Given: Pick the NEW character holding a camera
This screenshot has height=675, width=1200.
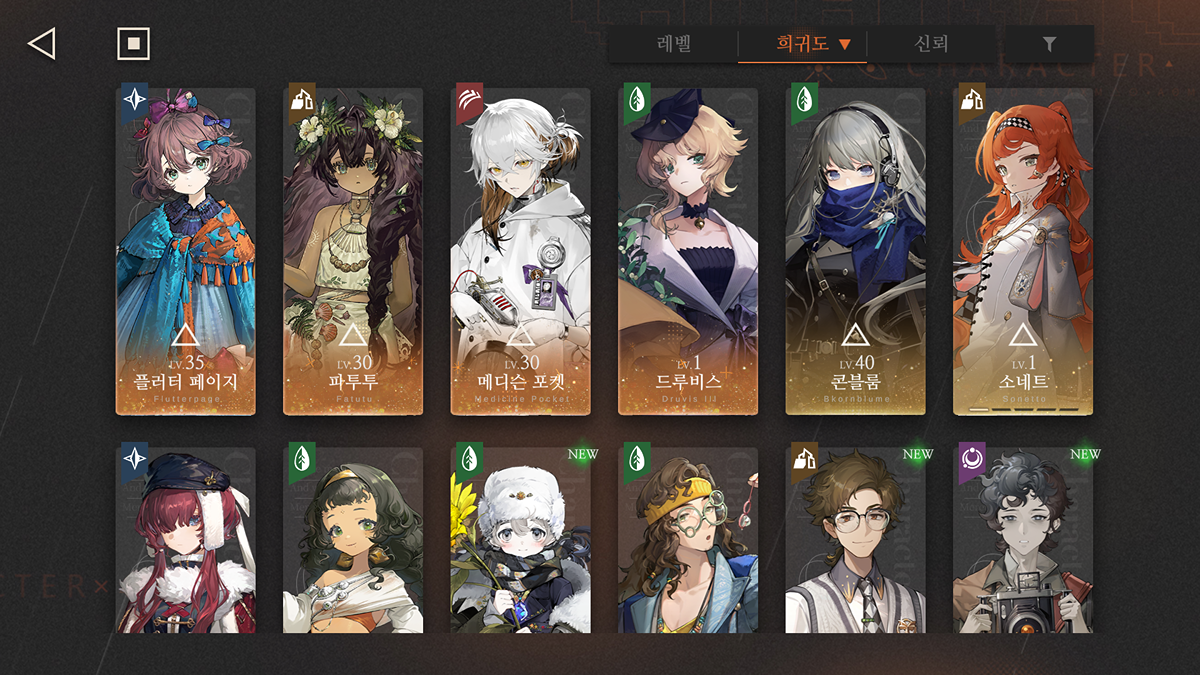Looking at the screenshot, I should (1022, 540).
